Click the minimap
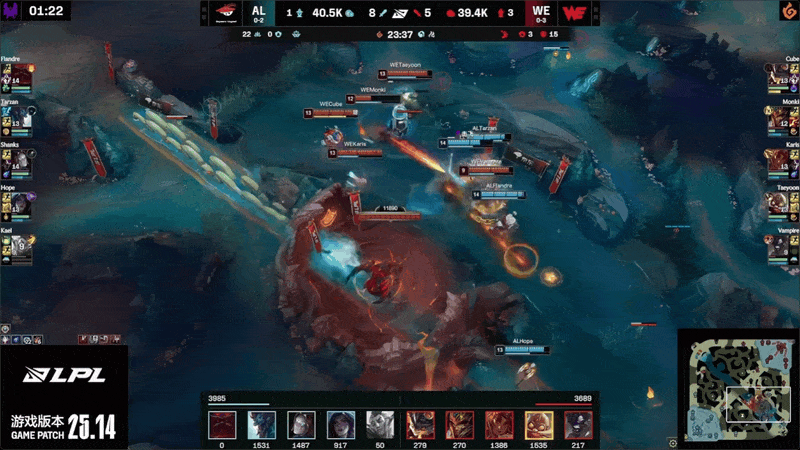The width and height of the screenshot is (800, 450). [x=737, y=386]
